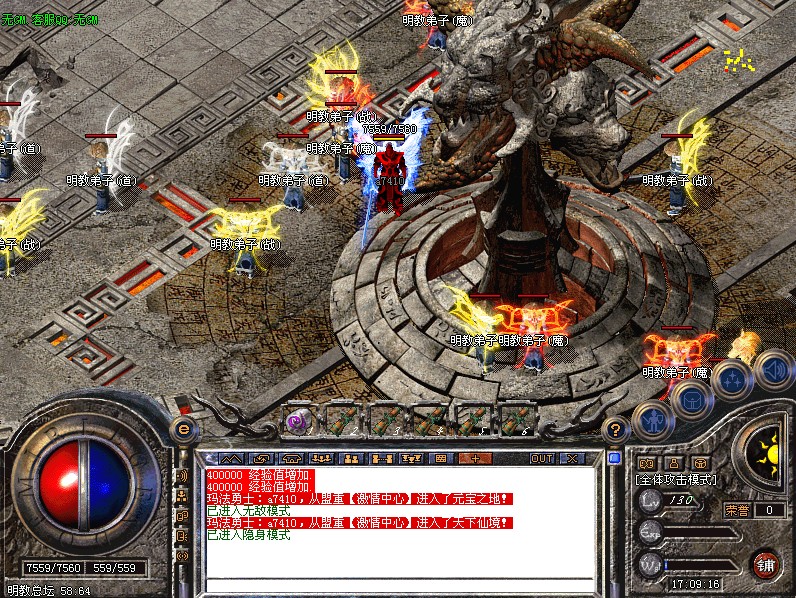Click the orange plus button above chat
The width and height of the screenshot is (796, 598).
(x=474, y=458)
